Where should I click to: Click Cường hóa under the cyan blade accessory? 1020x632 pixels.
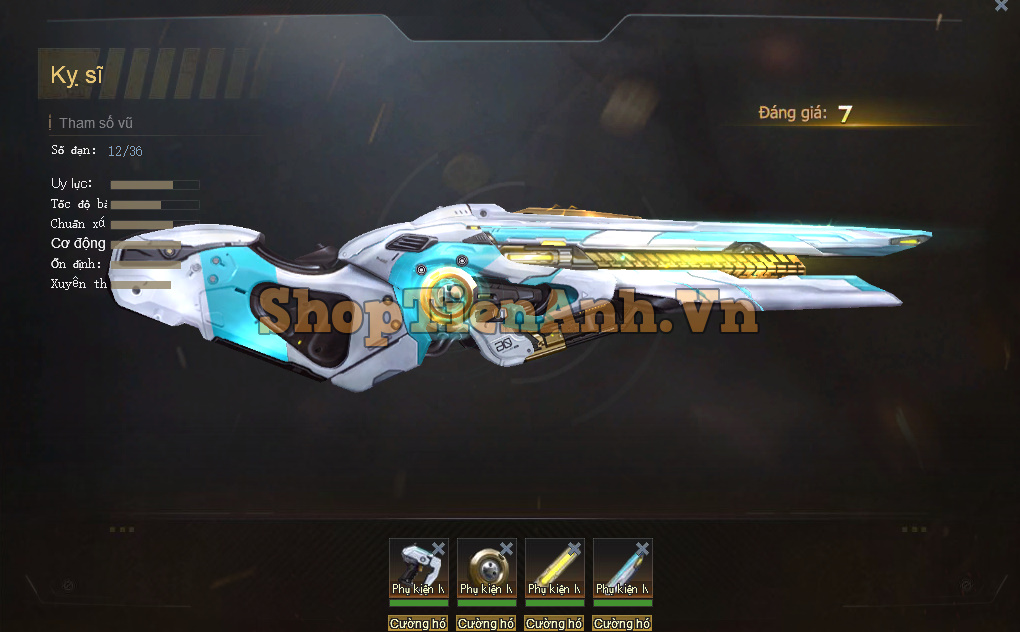coord(622,624)
